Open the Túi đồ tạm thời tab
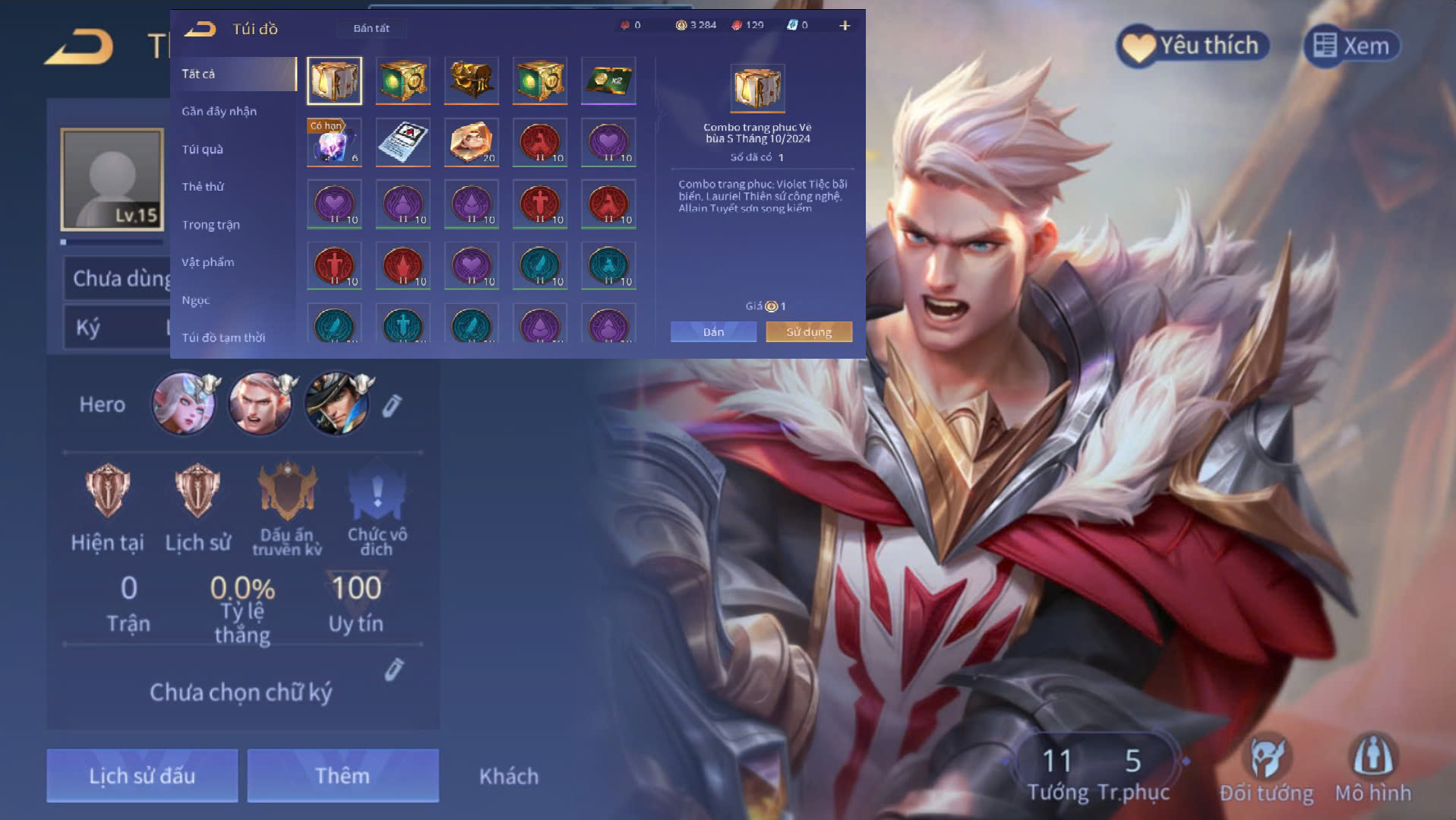The height and width of the screenshot is (820, 1456). (223, 337)
